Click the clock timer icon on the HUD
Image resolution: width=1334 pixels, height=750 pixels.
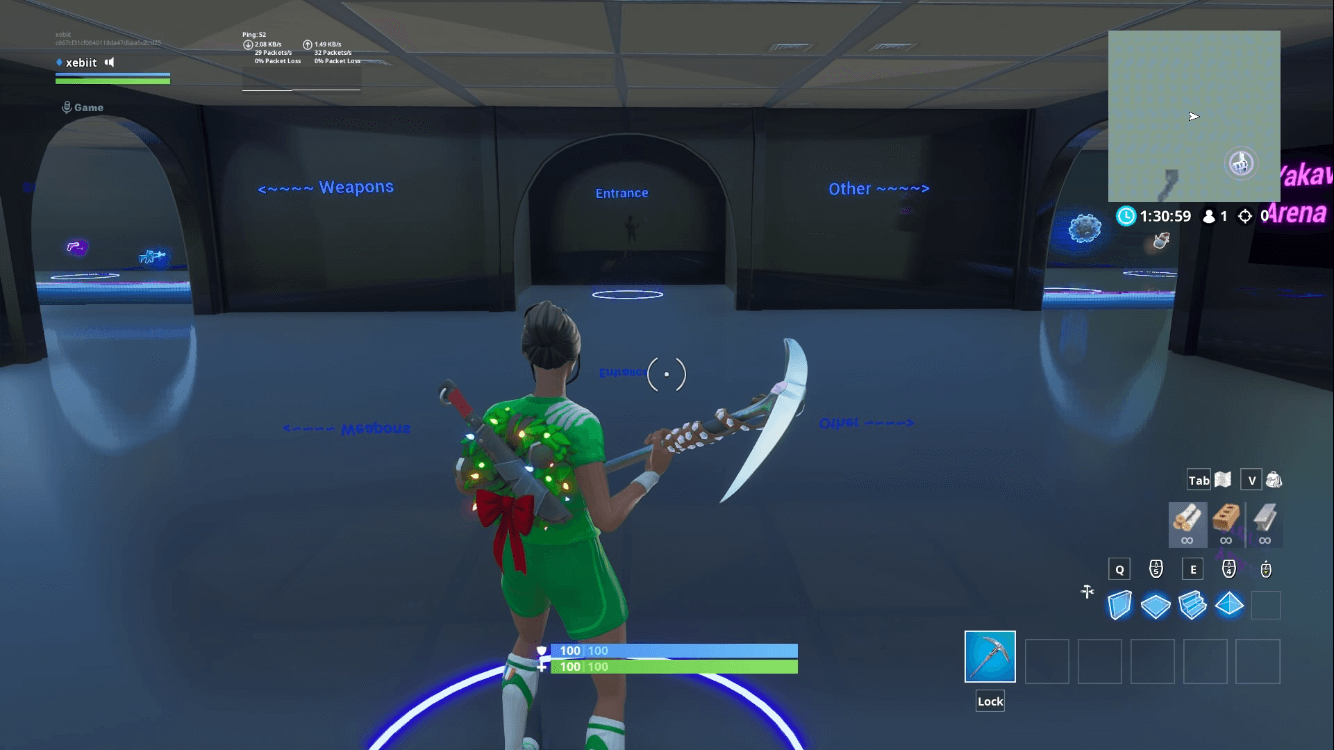coord(1126,216)
